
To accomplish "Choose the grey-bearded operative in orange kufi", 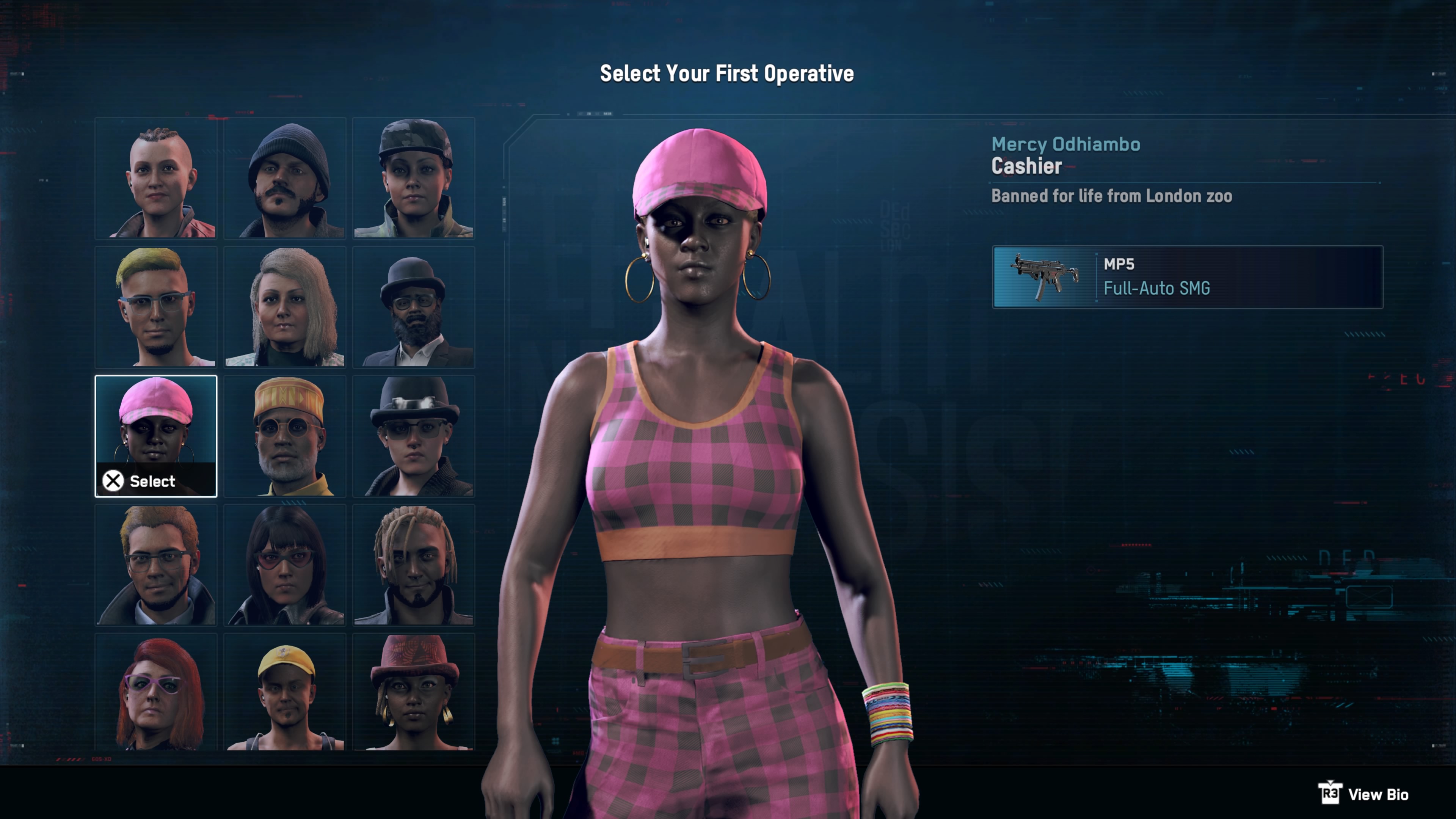I will tap(285, 436).
